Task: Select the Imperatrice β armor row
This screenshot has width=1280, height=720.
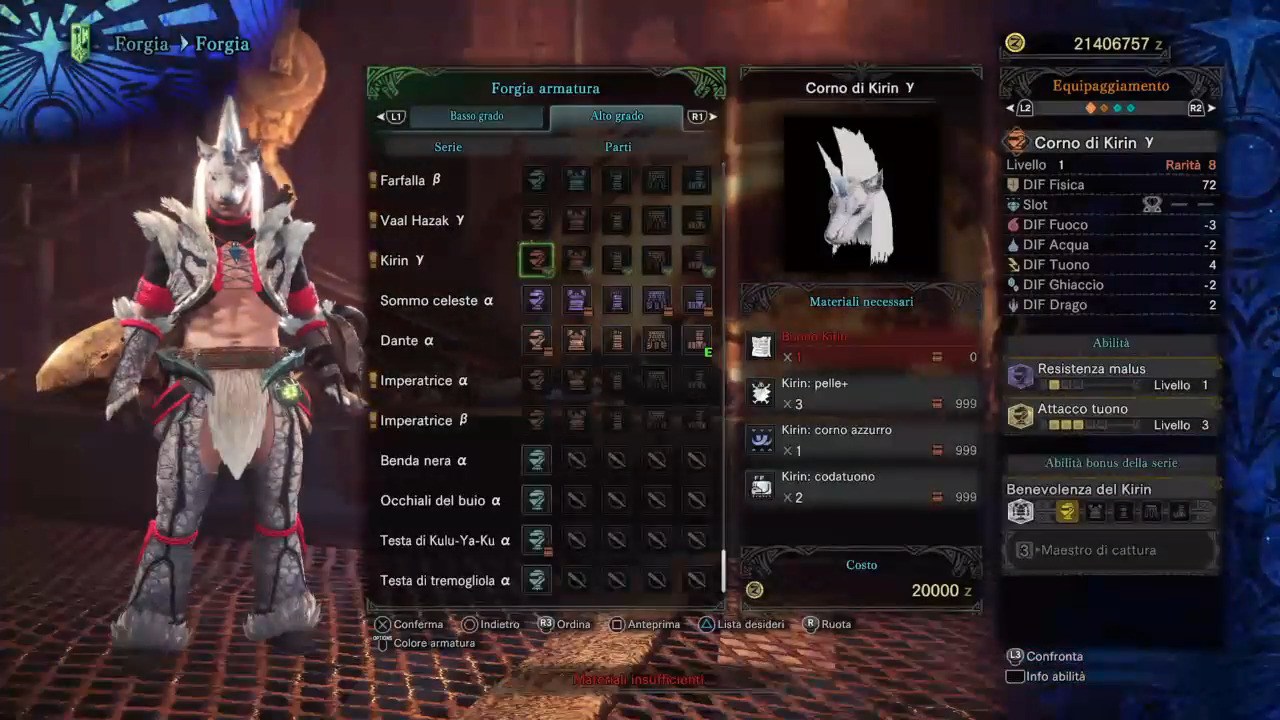Action: click(423, 421)
